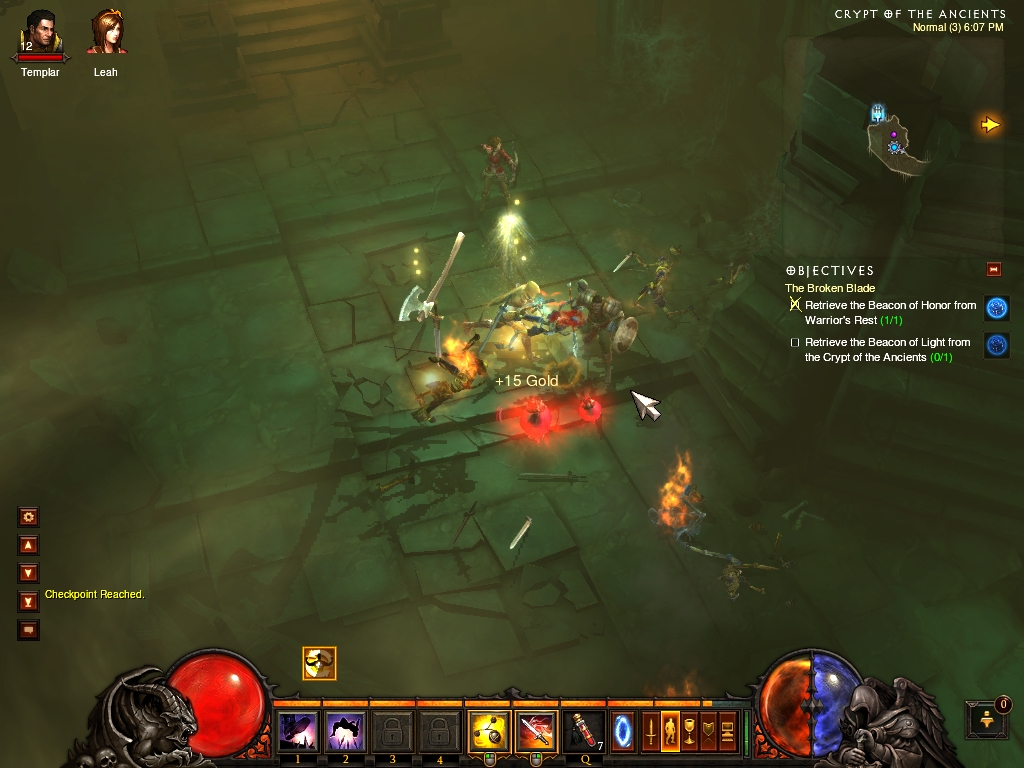Activate the skill in hotbar slot 1
The height and width of the screenshot is (768, 1024).
[297, 732]
